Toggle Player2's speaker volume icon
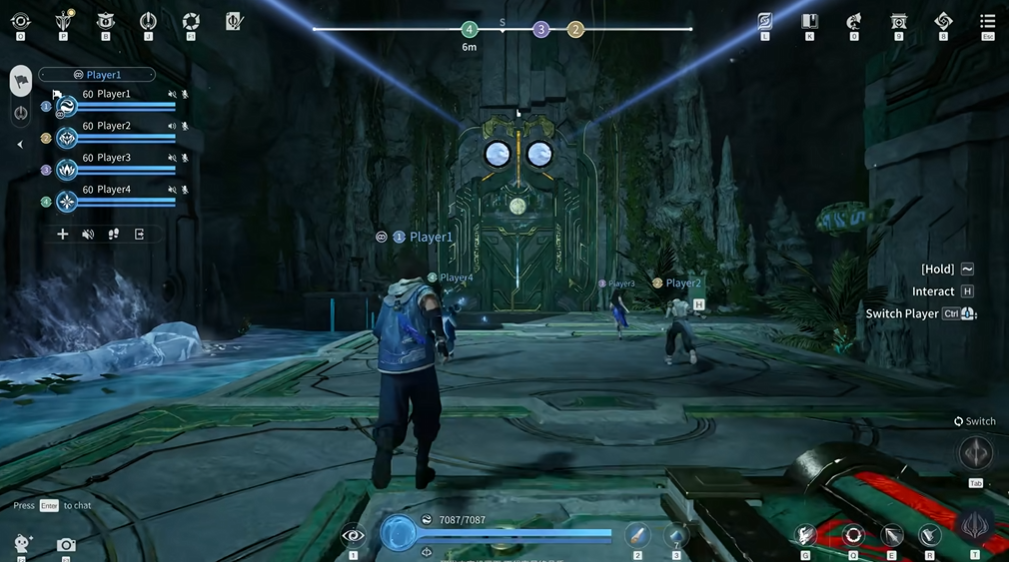The image size is (1009, 562). pyautogui.click(x=172, y=127)
